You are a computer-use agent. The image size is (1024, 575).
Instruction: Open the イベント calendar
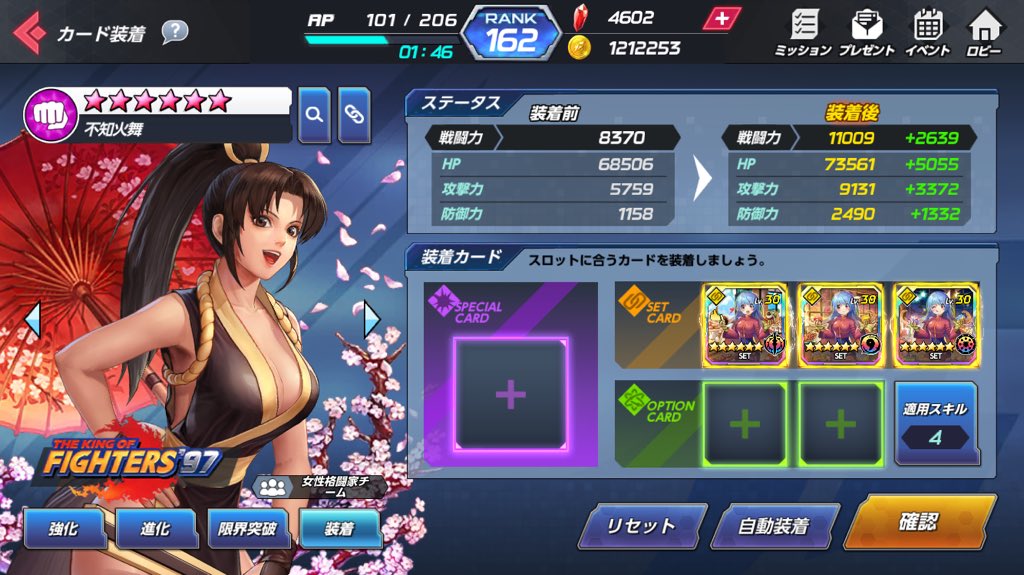928,31
